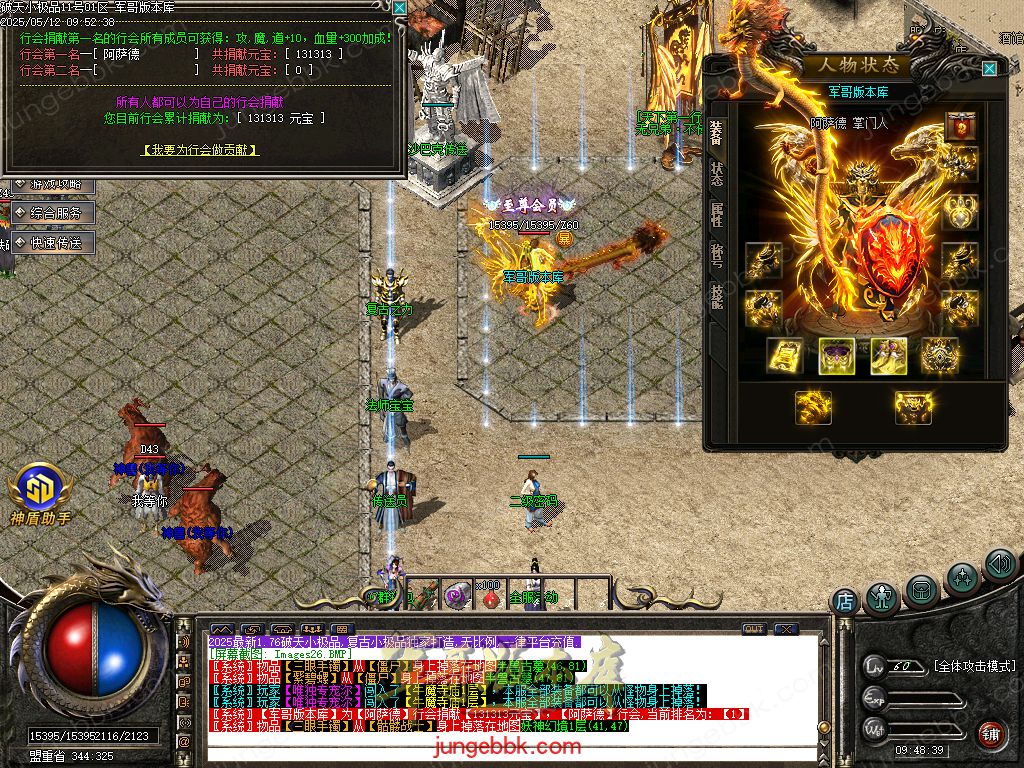Toggle the sound speaker button
This screenshot has width=1024, height=768.
[999, 565]
